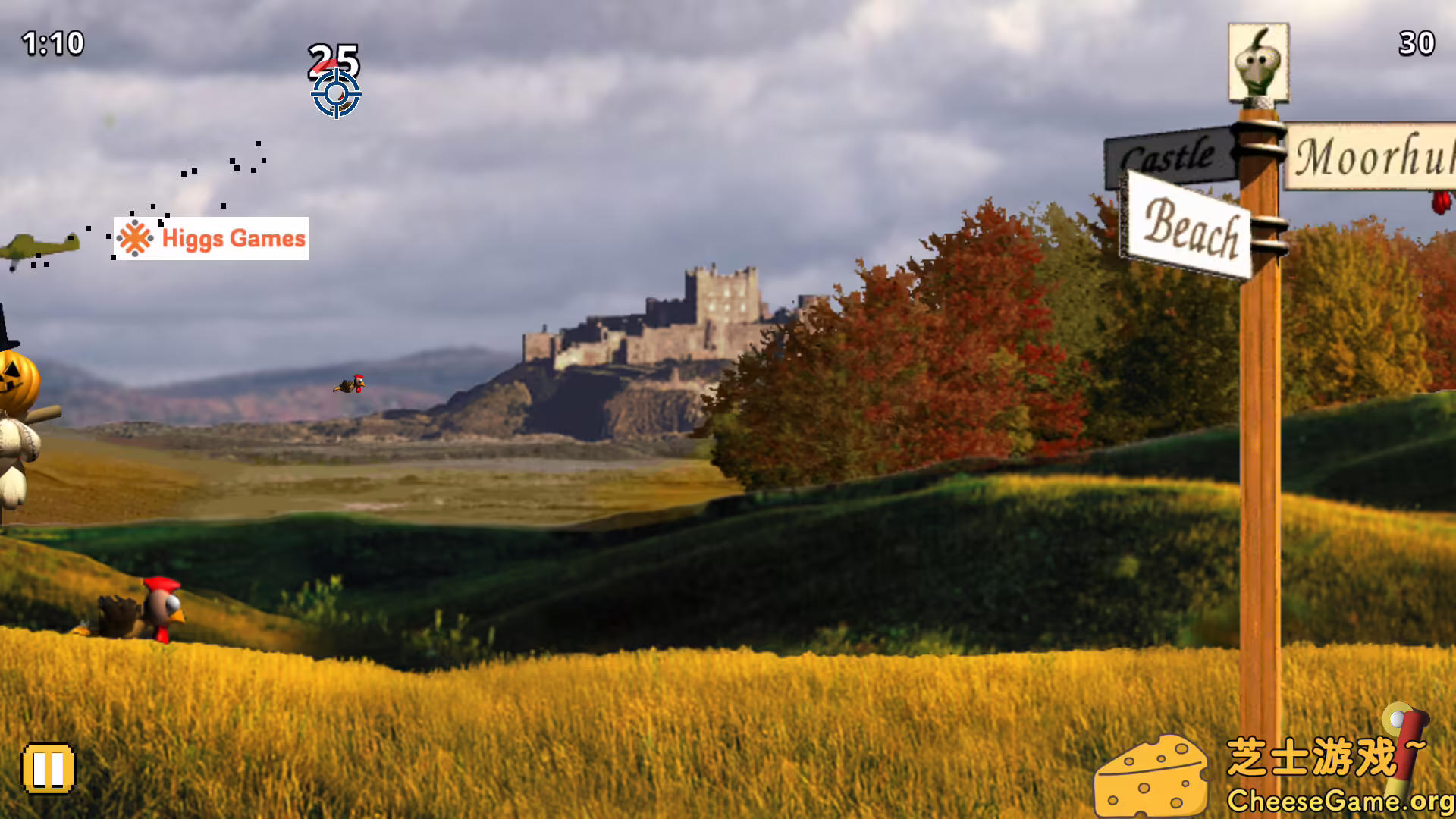Click the blue crosshair reticle
The image size is (1456, 819).
click(334, 93)
